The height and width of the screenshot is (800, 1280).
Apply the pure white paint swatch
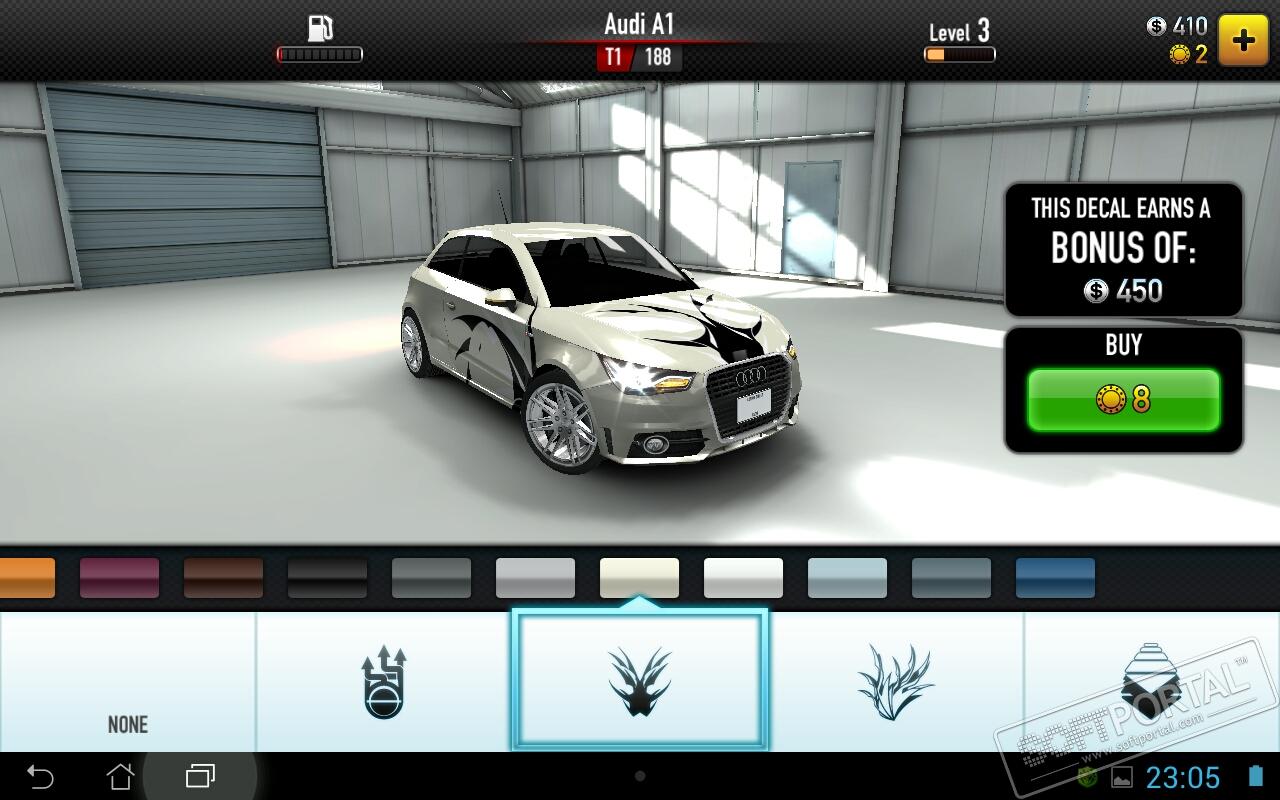743,578
